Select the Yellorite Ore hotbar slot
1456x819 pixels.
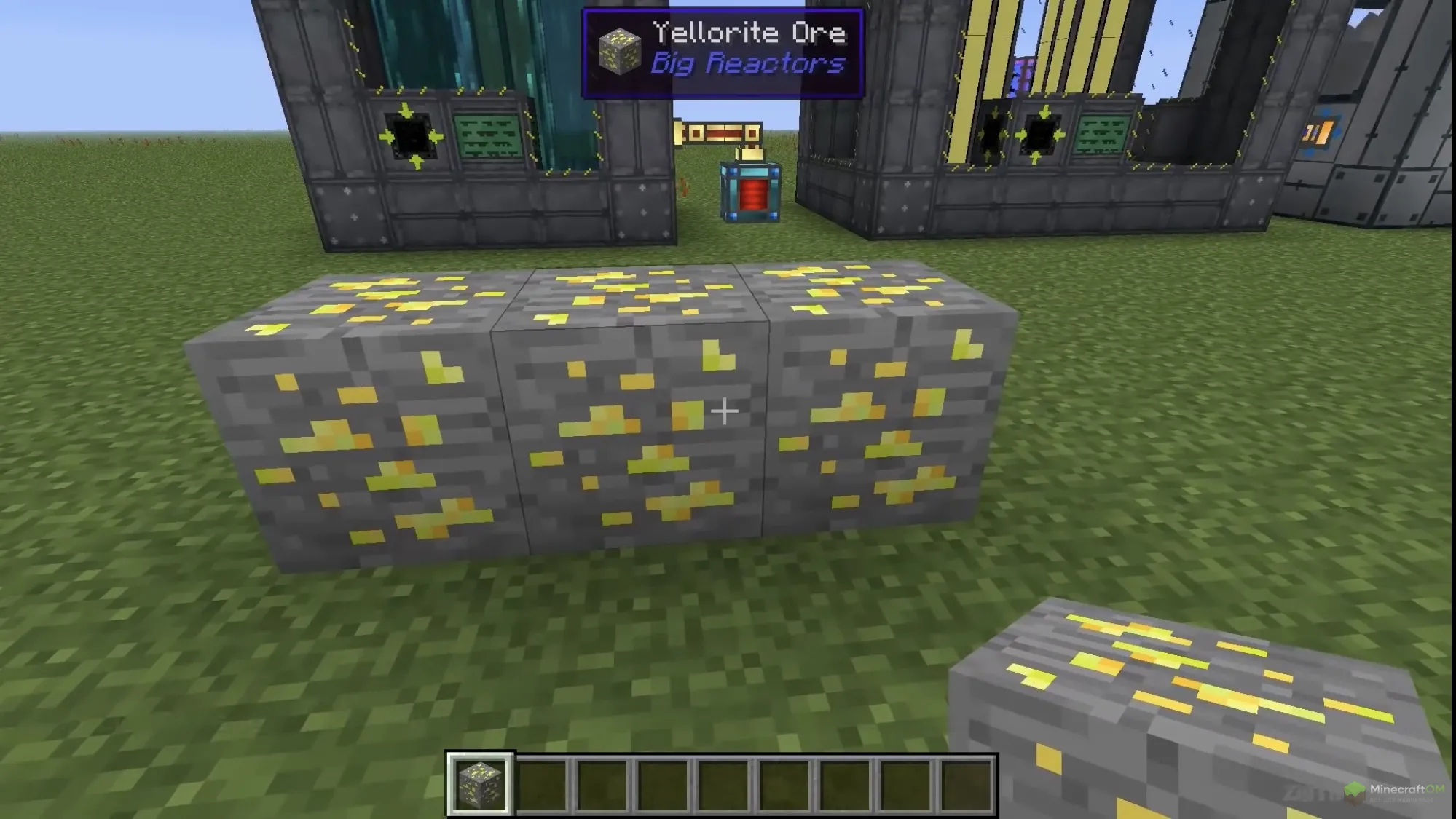tap(480, 784)
